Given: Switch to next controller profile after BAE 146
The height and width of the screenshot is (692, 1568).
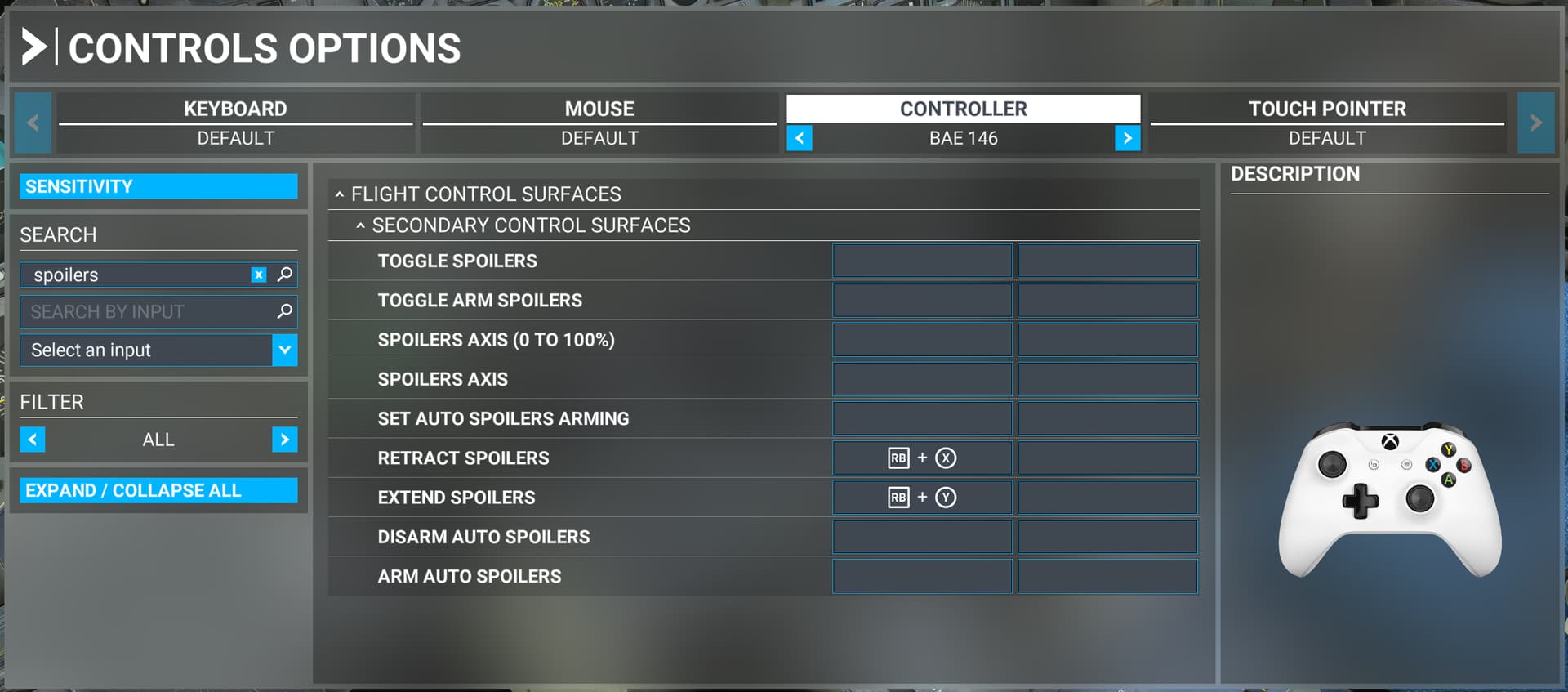Looking at the screenshot, I should click(x=1127, y=138).
